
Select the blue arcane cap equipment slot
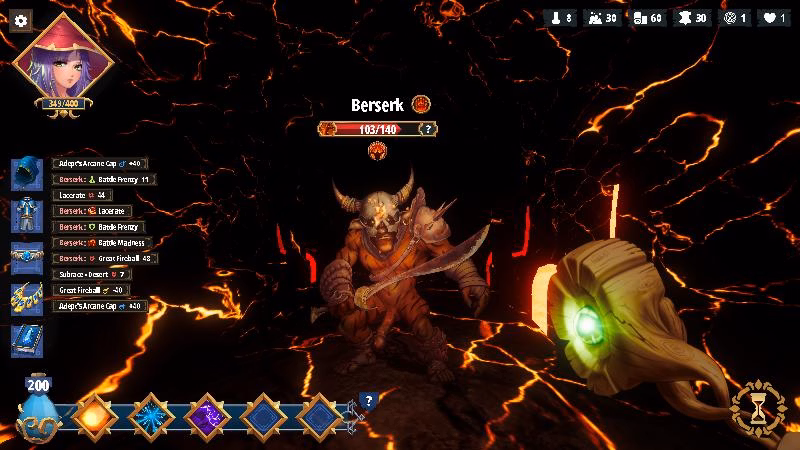[x=26, y=171]
